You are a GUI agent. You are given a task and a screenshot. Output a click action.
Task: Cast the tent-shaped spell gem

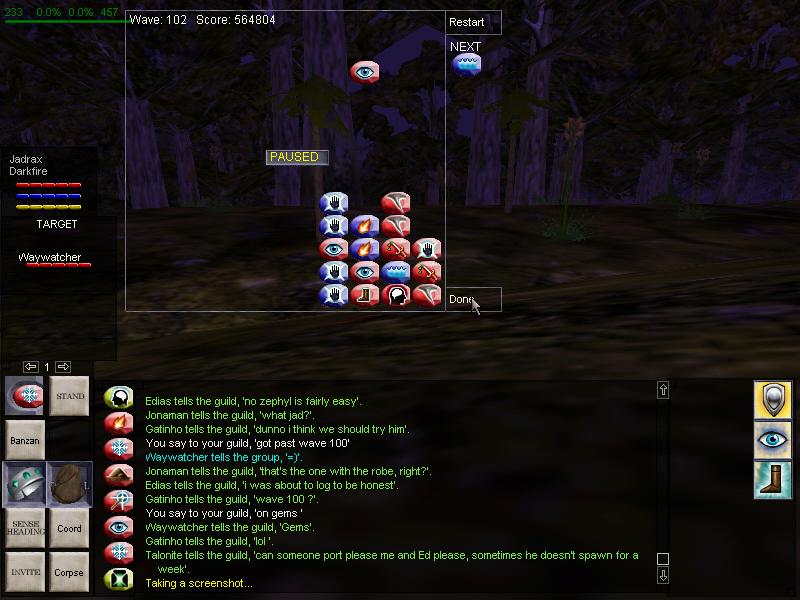pyautogui.click(x=119, y=475)
